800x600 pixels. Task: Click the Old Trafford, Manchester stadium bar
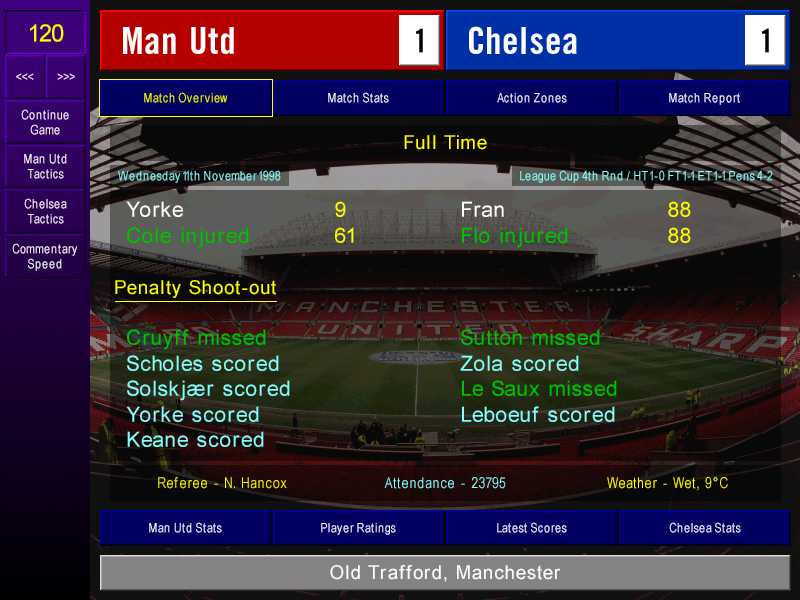tap(445, 573)
